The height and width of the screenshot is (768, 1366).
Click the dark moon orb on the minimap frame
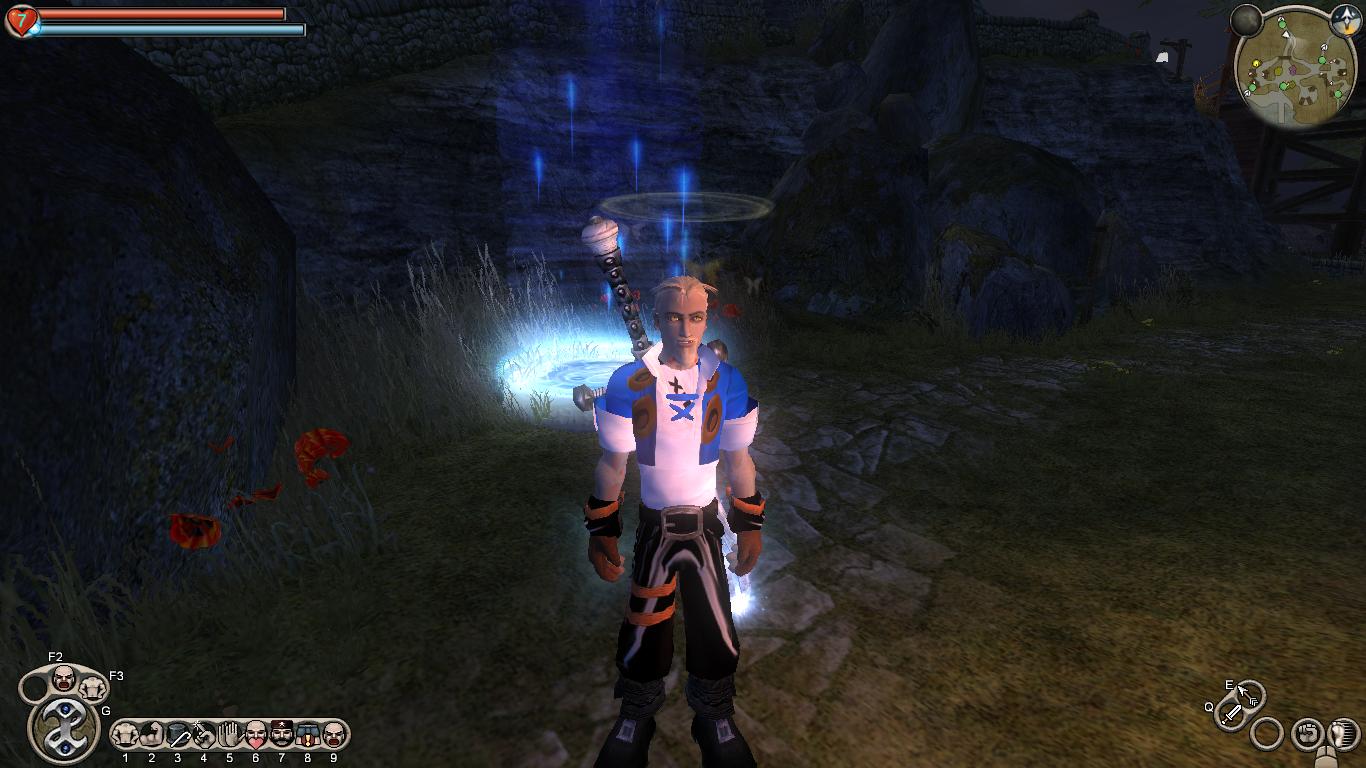tap(1246, 20)
